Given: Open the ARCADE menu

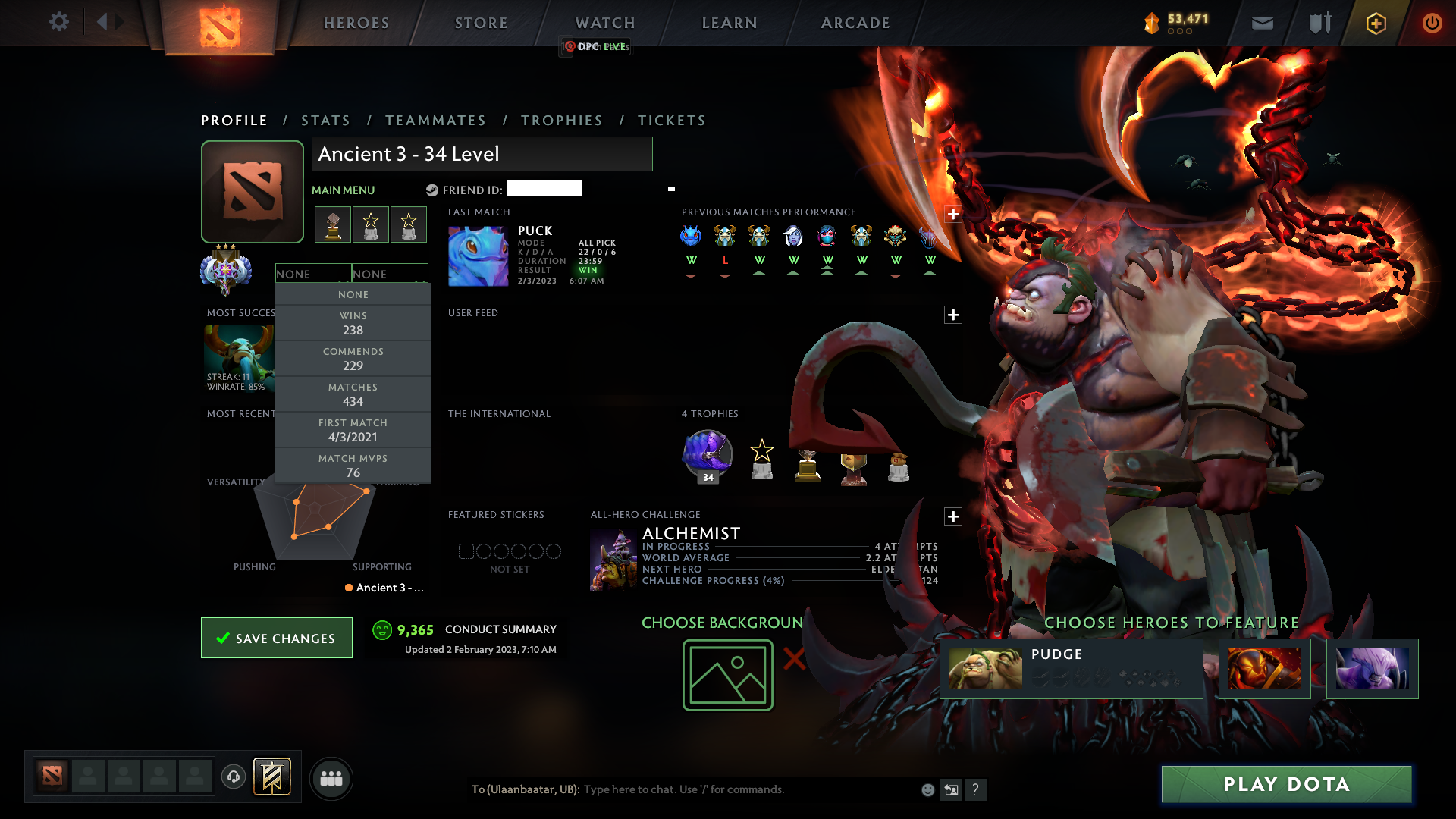Looking at the screenshot, I should pos(855,23).
